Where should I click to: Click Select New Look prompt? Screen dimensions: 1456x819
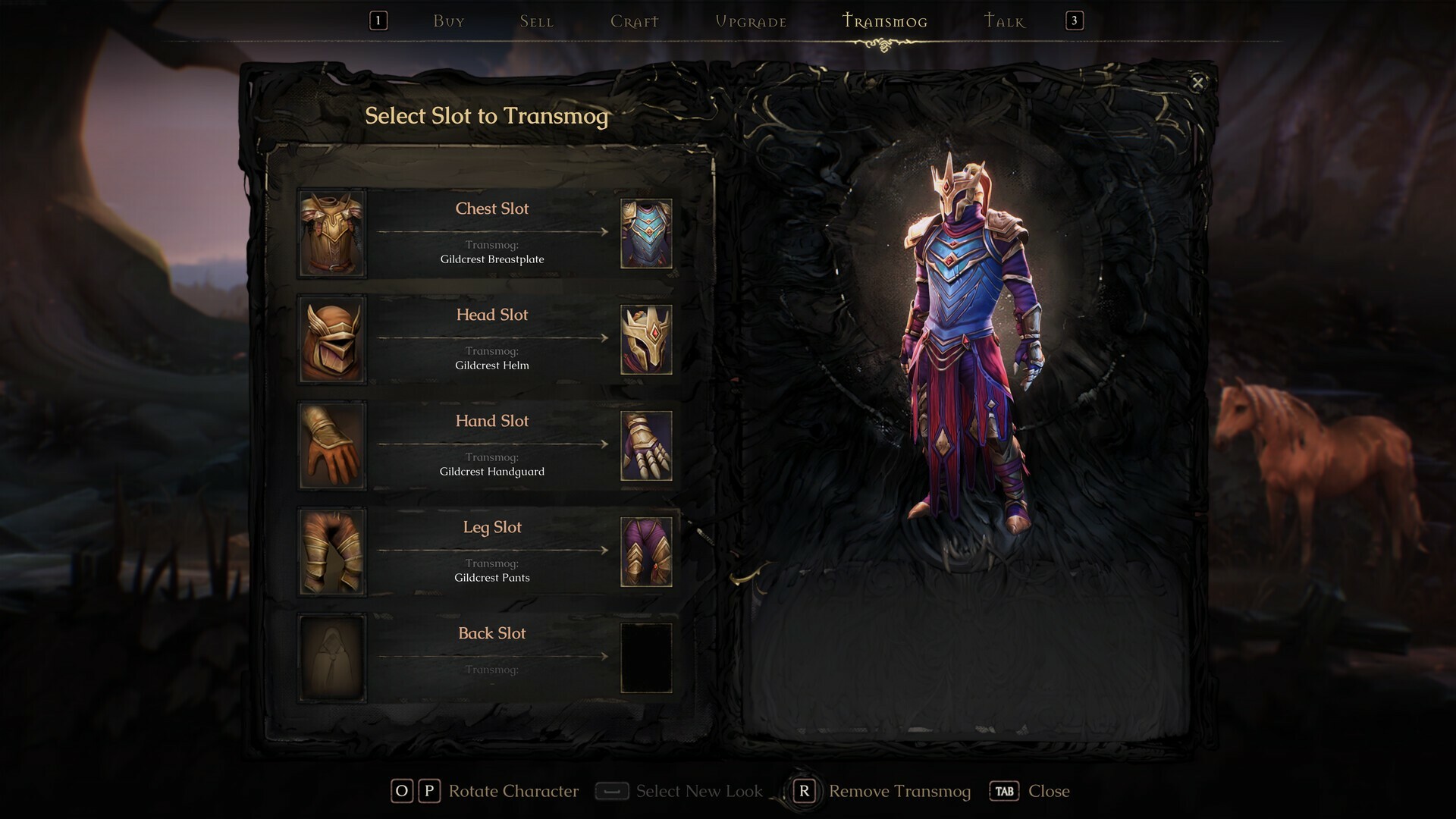pos(699,791)
